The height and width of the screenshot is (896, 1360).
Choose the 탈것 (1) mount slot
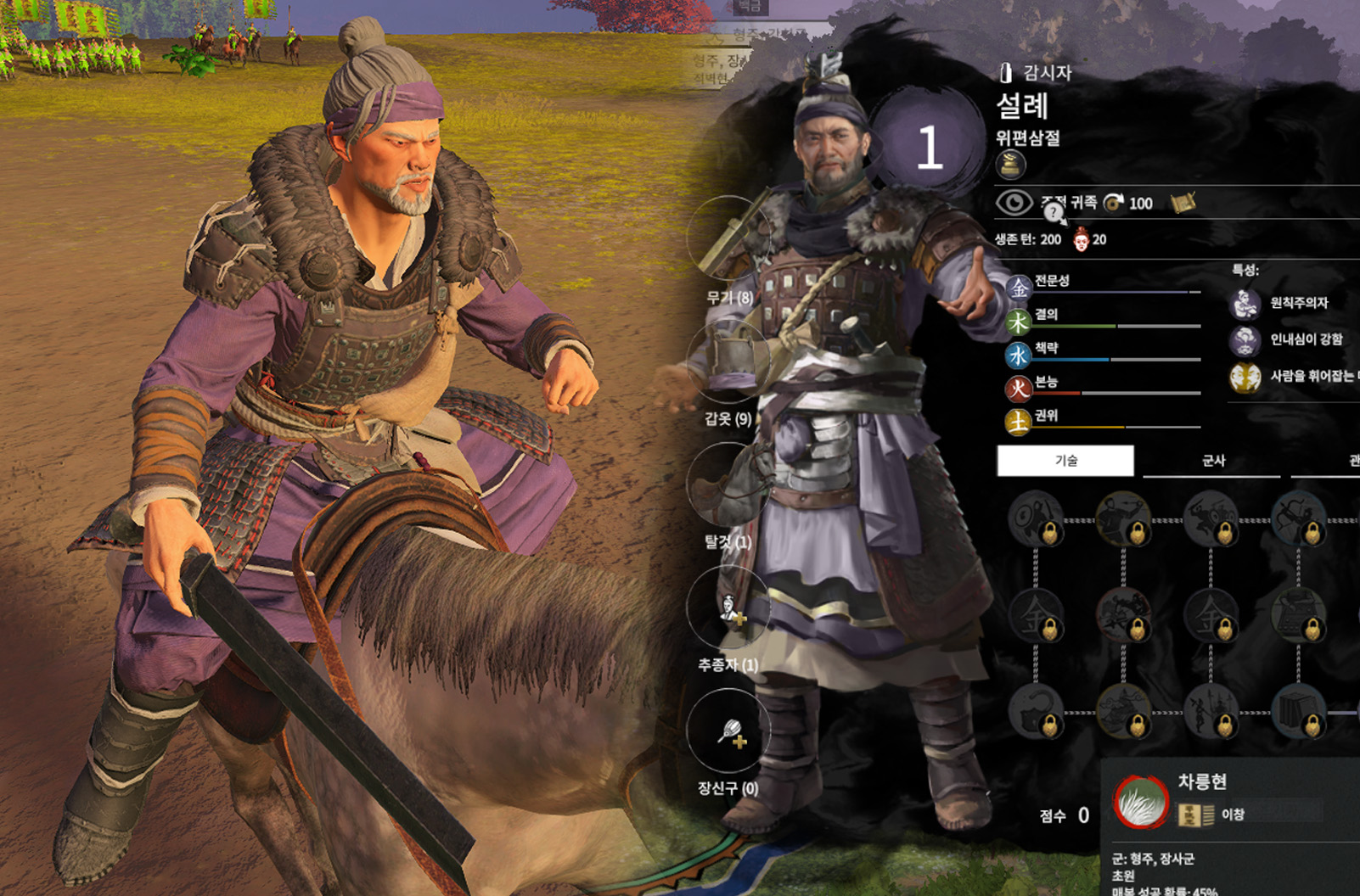pyautogui.click(x=728, y=484)
